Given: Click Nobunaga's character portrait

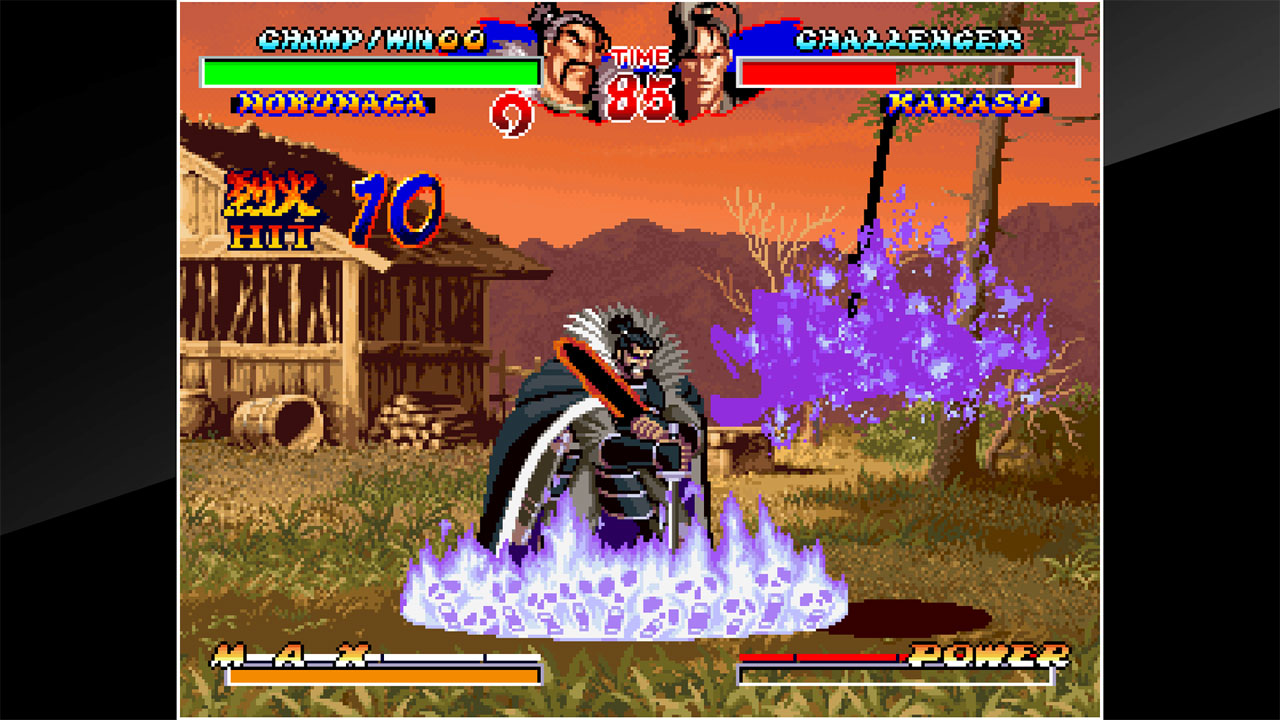Looking at the screenshot, I should pyautogui.click(x=565, y=60).
